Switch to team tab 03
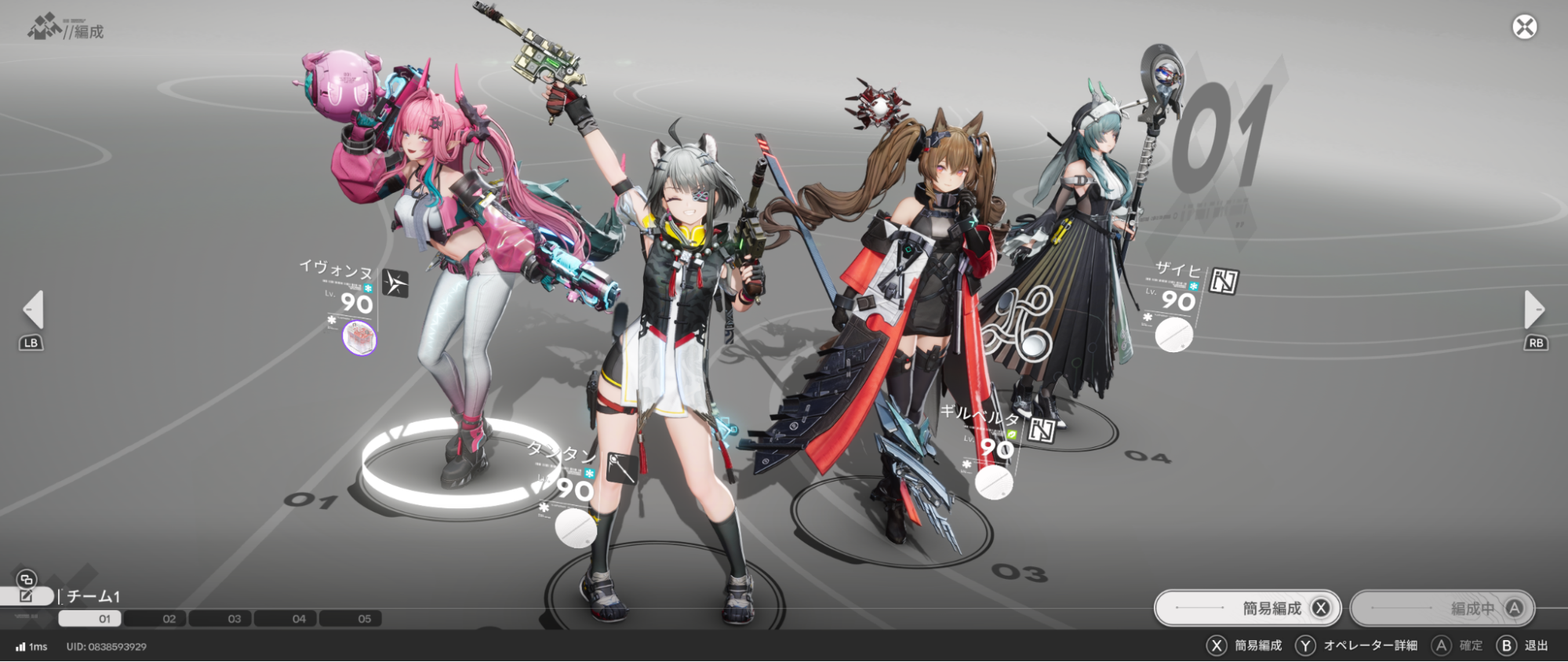This screenshot has height=662, width=1568. click(232, 618)
